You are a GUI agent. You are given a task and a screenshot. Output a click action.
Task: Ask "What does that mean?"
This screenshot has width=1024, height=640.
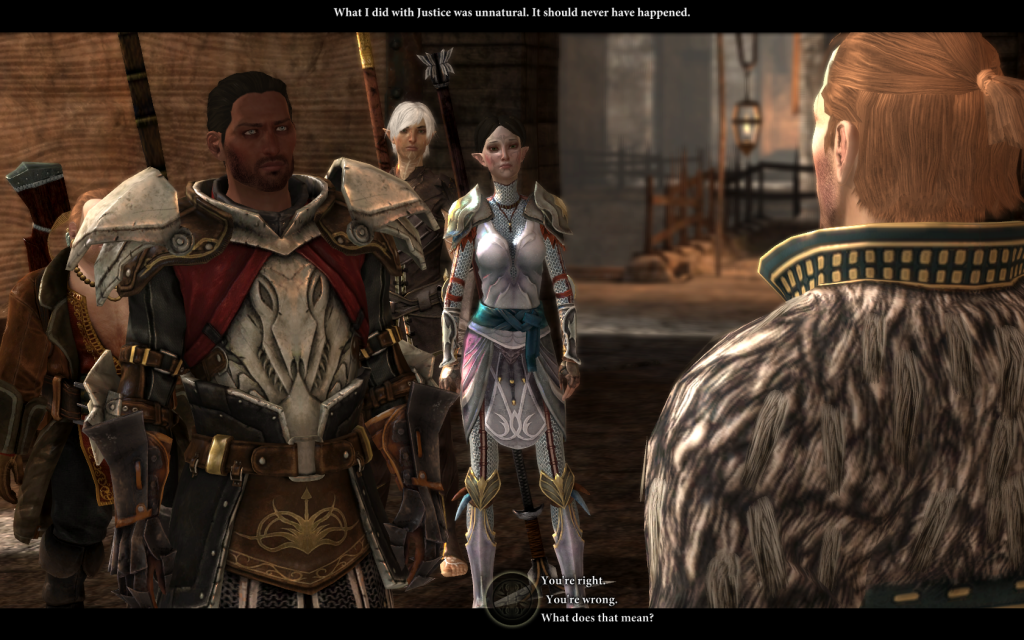[x=597, y=617]
